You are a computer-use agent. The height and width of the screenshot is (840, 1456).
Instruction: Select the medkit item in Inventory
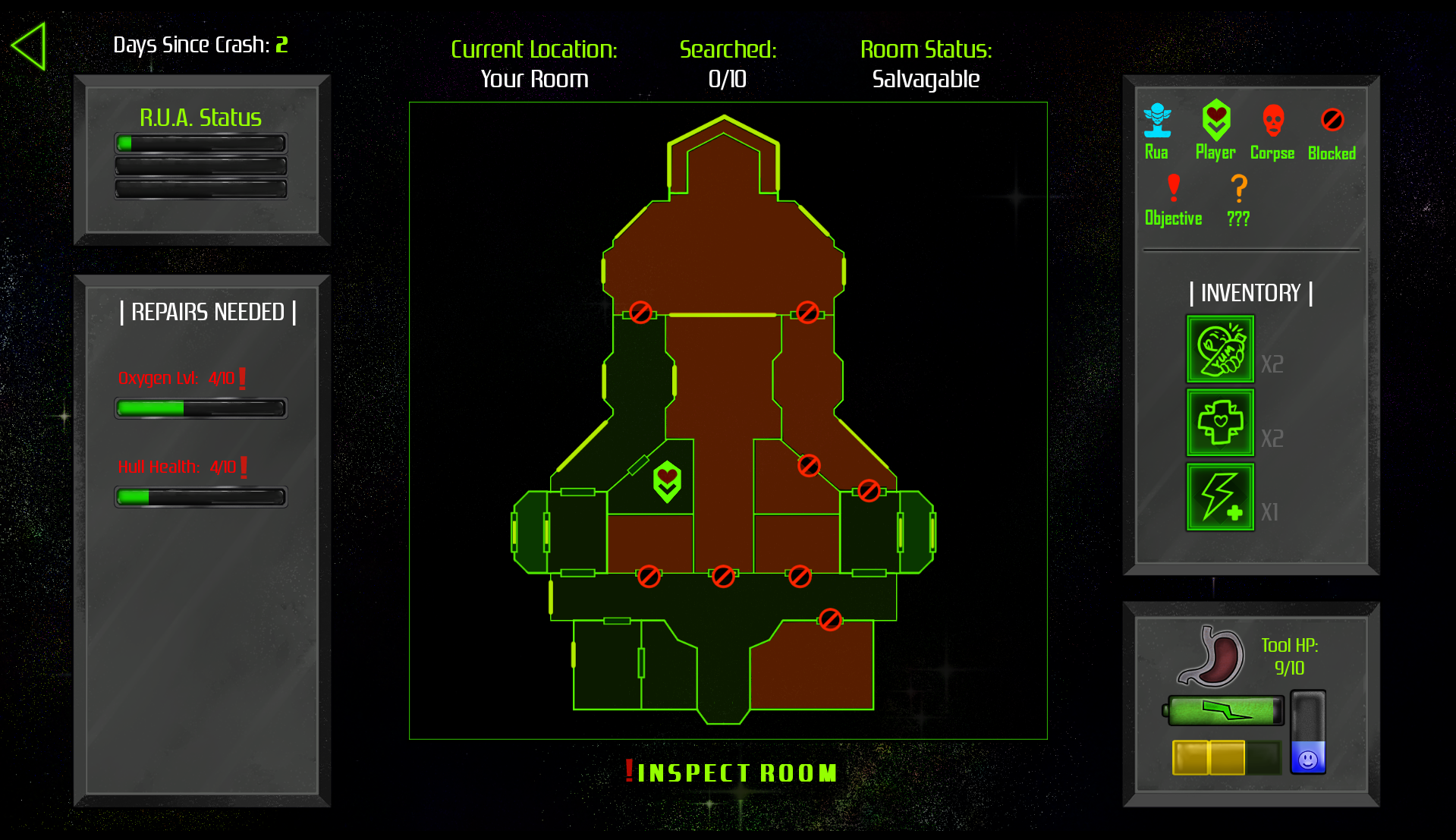(1219, 423)
